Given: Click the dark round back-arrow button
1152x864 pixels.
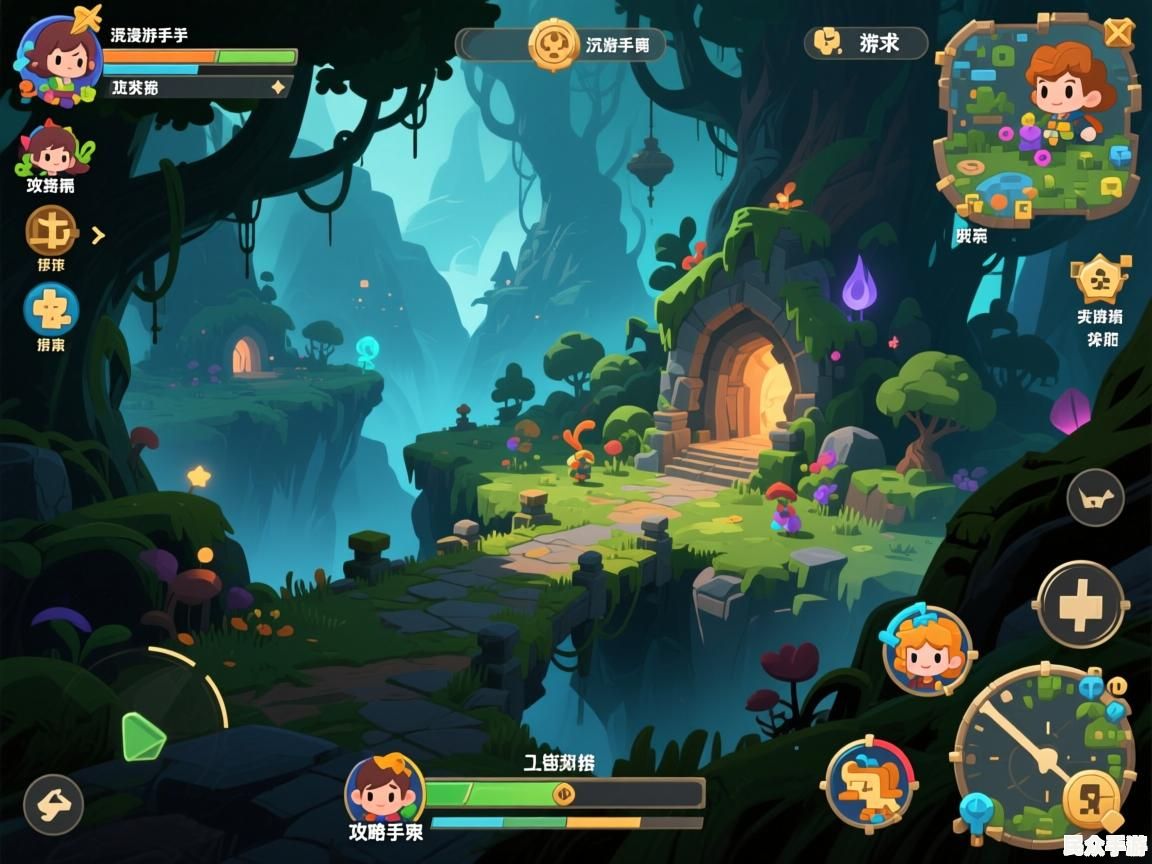Looking at the screenshot, I should [53, 804].
